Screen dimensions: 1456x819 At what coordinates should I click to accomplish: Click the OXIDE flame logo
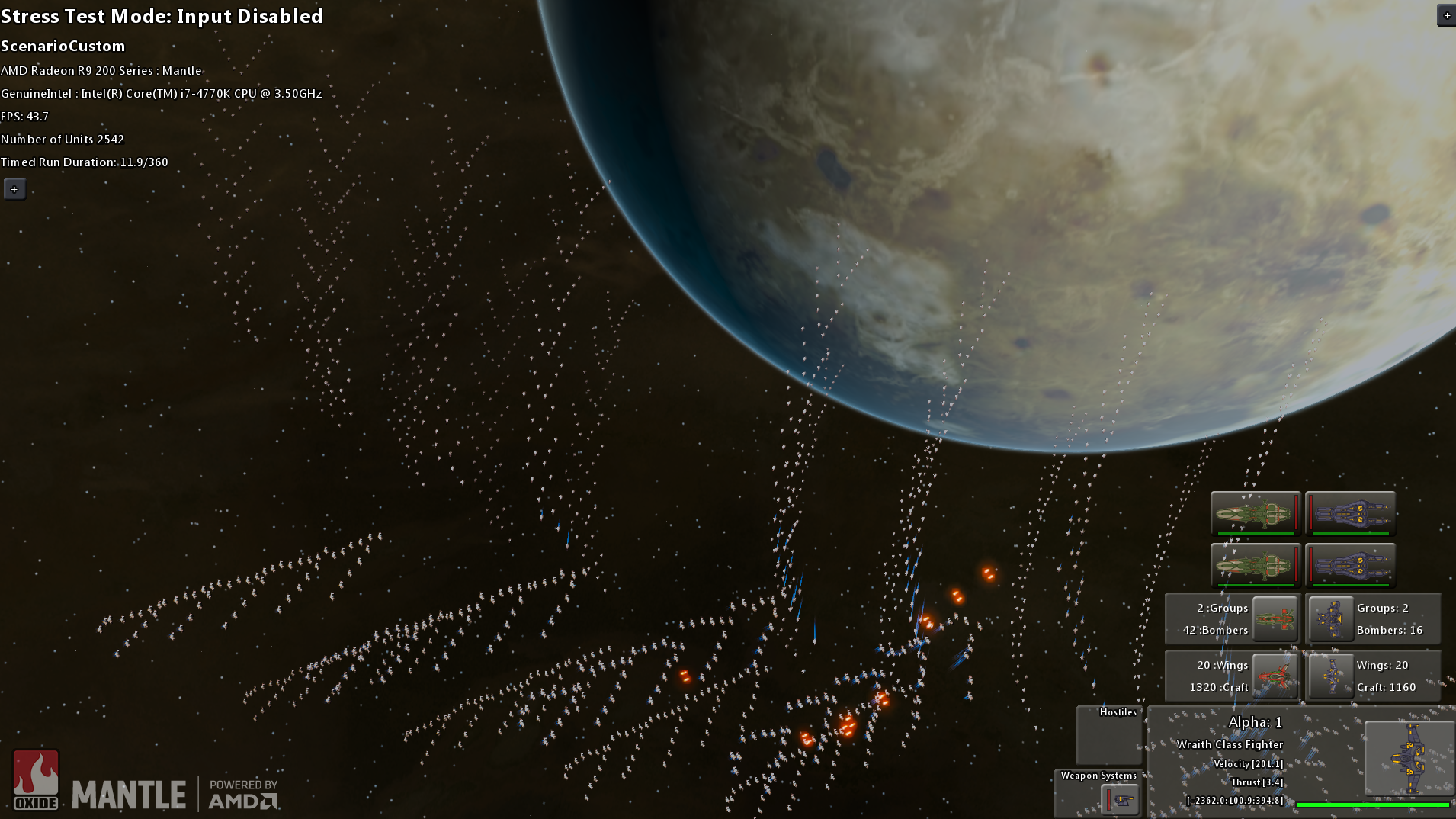[x=37, y=776]
